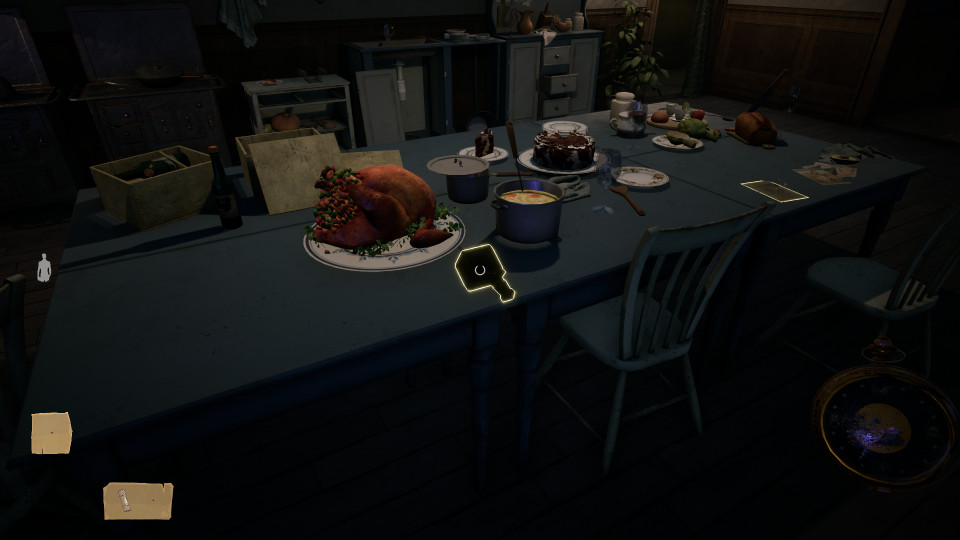Select the blank square parchment slot
Image resolution: width=960 pixels, height=540 pixels.
pyautogui.click(x=51, y=433)
